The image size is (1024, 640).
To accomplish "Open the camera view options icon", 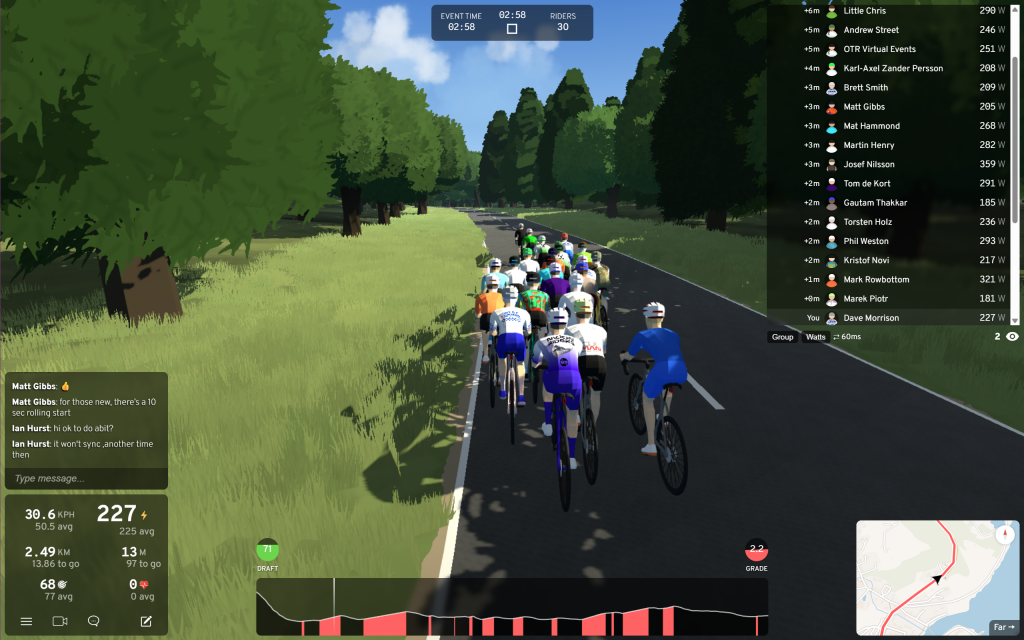I will [x=60, y=621].
